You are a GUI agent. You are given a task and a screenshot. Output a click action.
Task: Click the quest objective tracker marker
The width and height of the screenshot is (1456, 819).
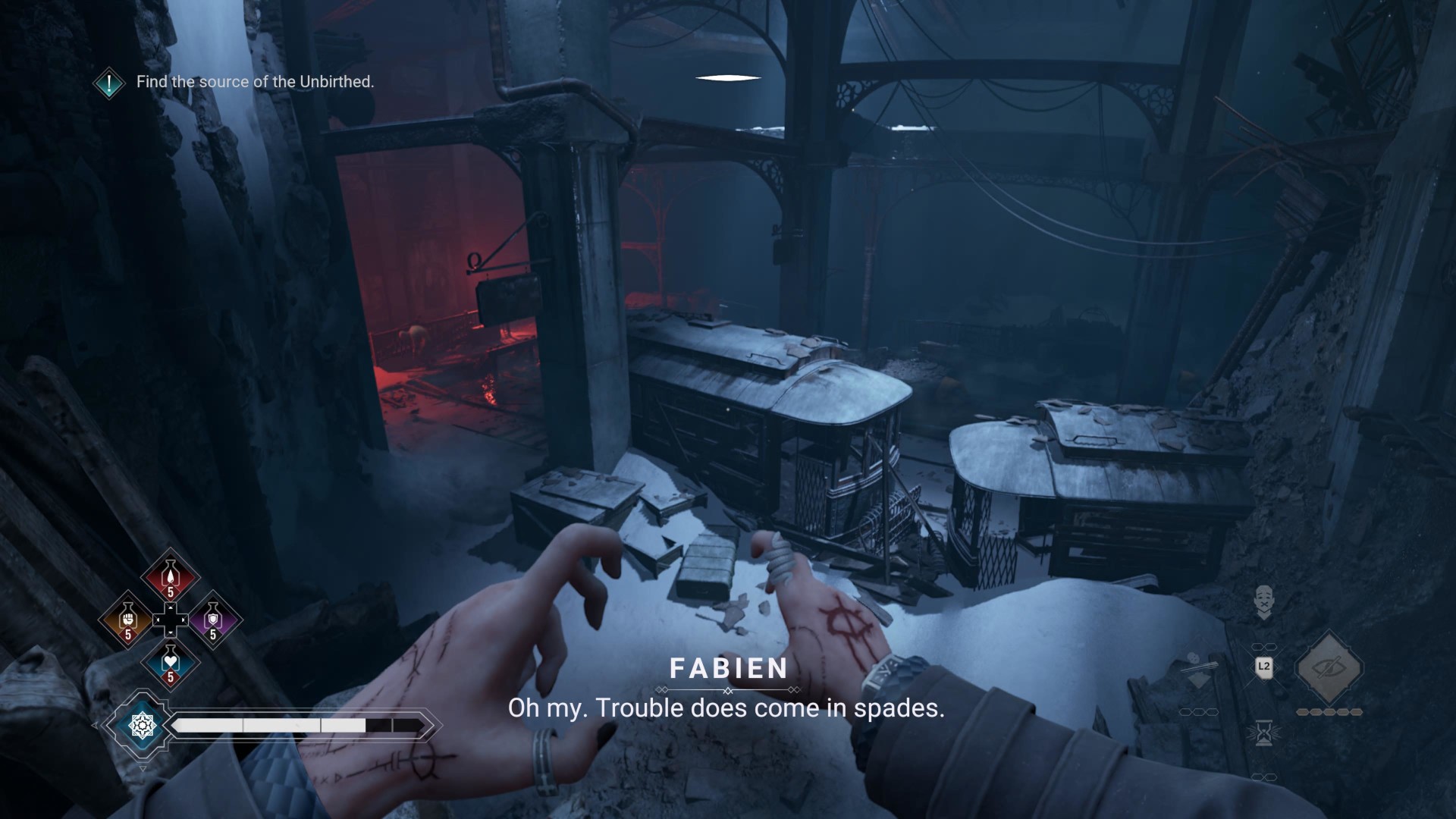[109, 82]
